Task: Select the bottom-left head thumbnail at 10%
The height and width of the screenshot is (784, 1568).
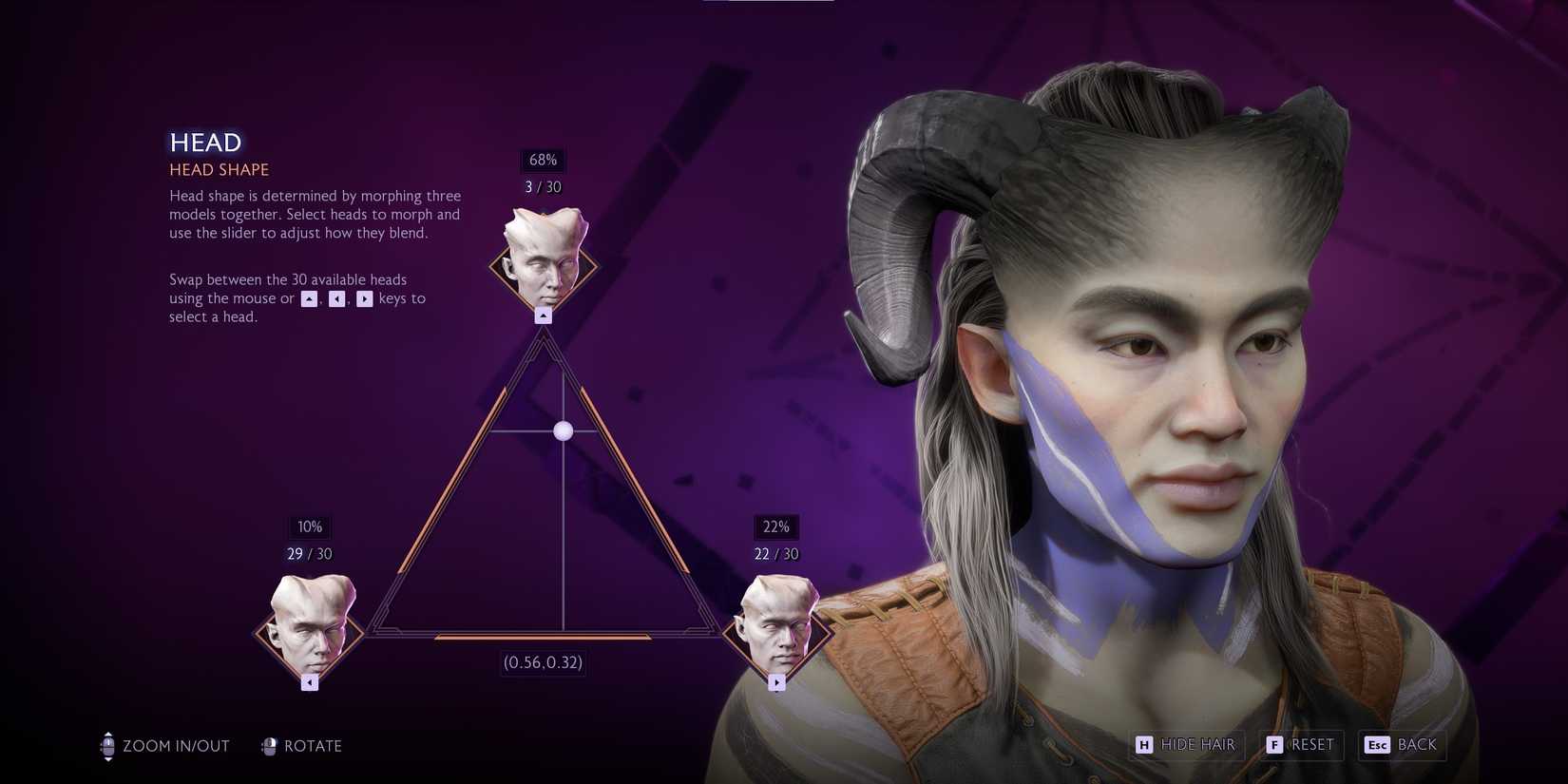Action: [x=309, y=630]
